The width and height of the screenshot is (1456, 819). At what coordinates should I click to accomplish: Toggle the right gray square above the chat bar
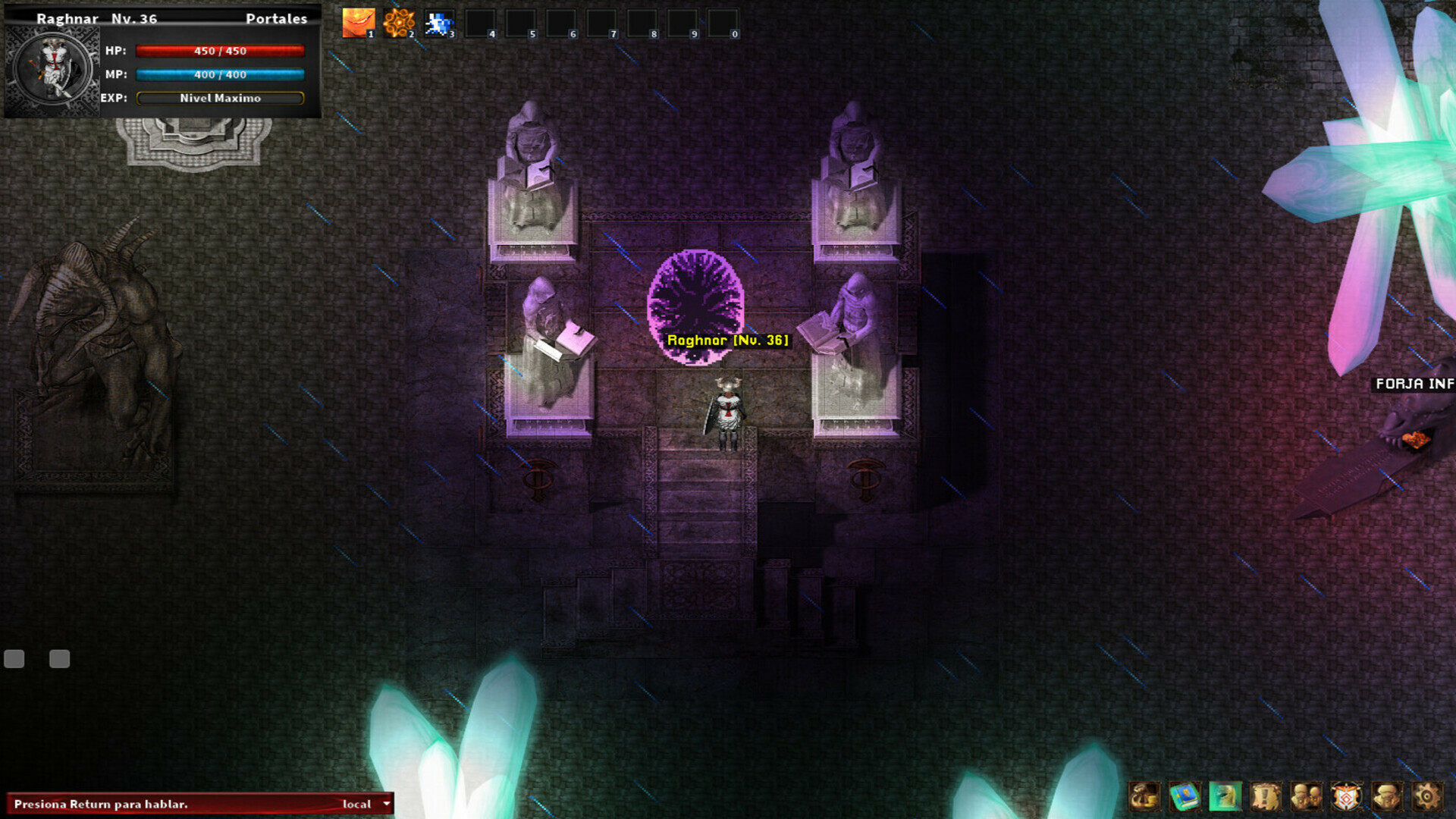[59, 659]
